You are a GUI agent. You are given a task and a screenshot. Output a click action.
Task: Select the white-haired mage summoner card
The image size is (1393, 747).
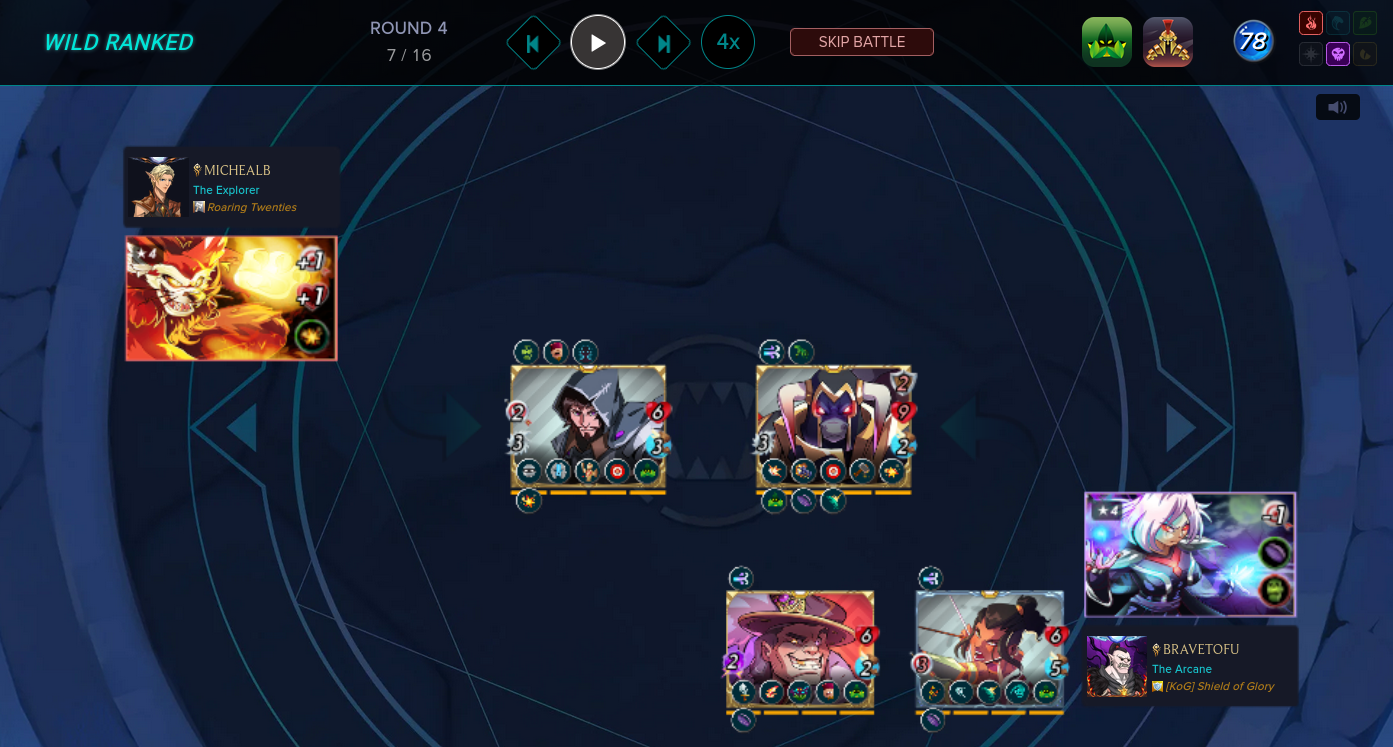click(x=1190, y=554)
